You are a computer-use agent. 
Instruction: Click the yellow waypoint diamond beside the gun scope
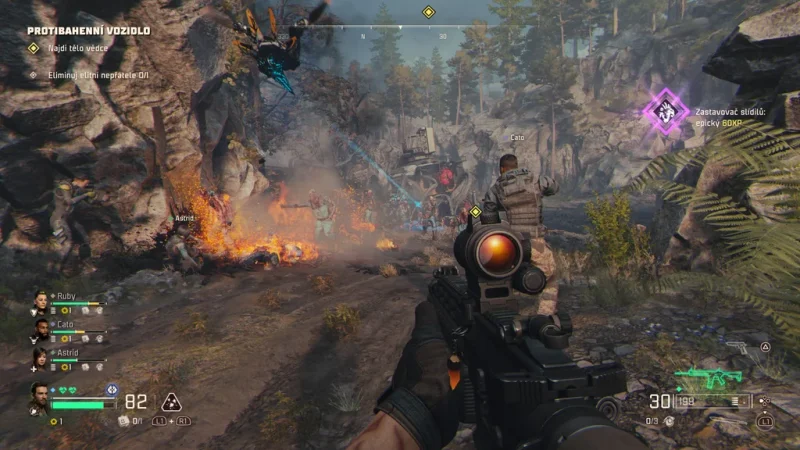tap(476, 211)
